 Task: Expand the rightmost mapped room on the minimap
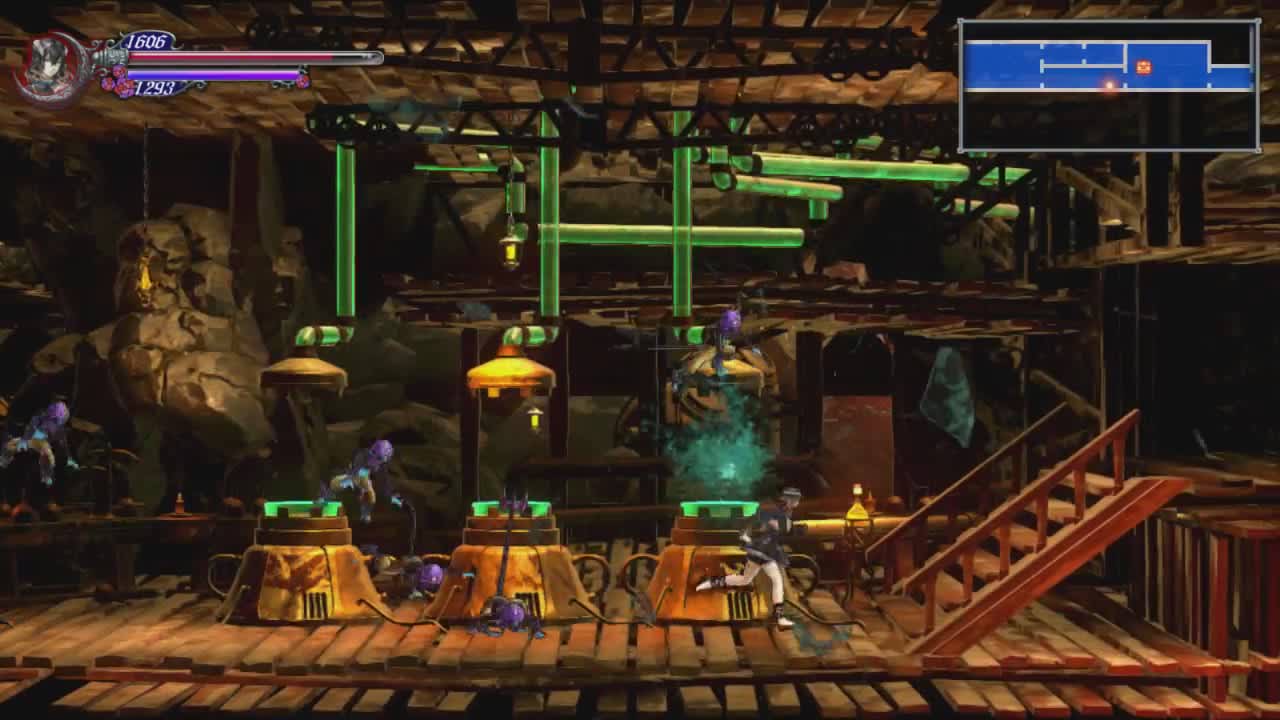click(x=1232, y=76)
